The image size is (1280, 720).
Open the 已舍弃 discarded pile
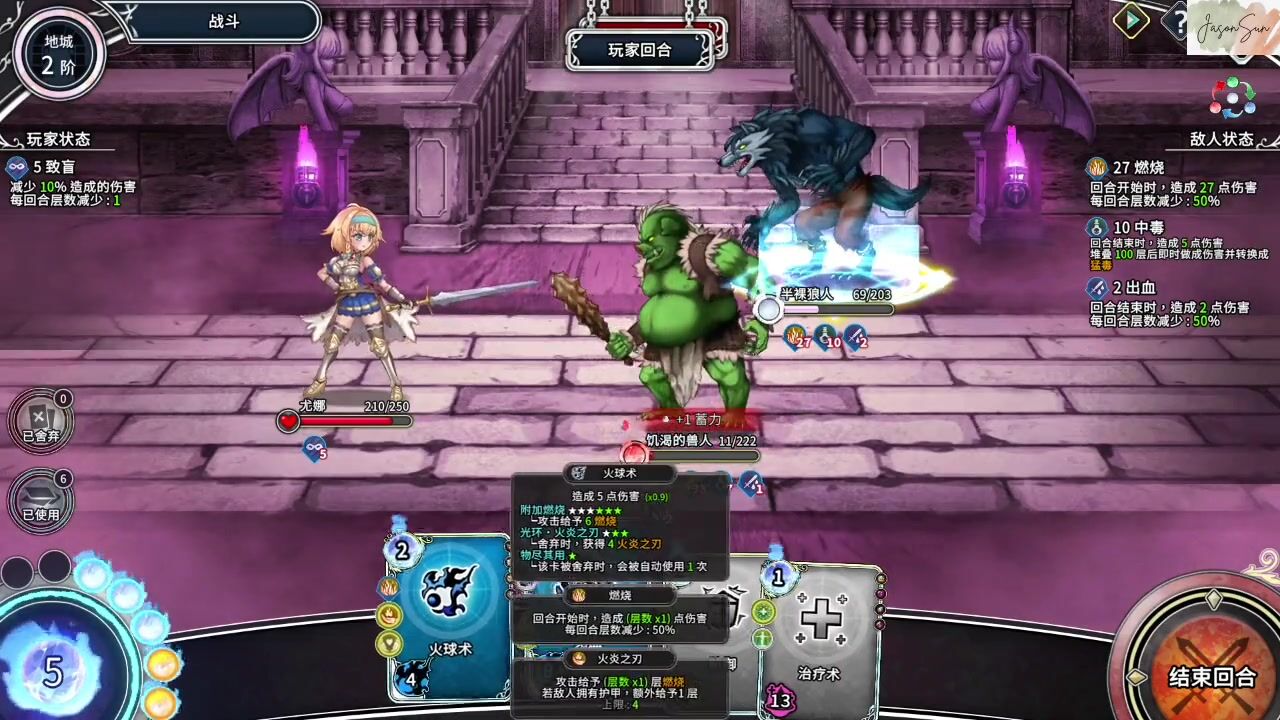tap(41, 421)
